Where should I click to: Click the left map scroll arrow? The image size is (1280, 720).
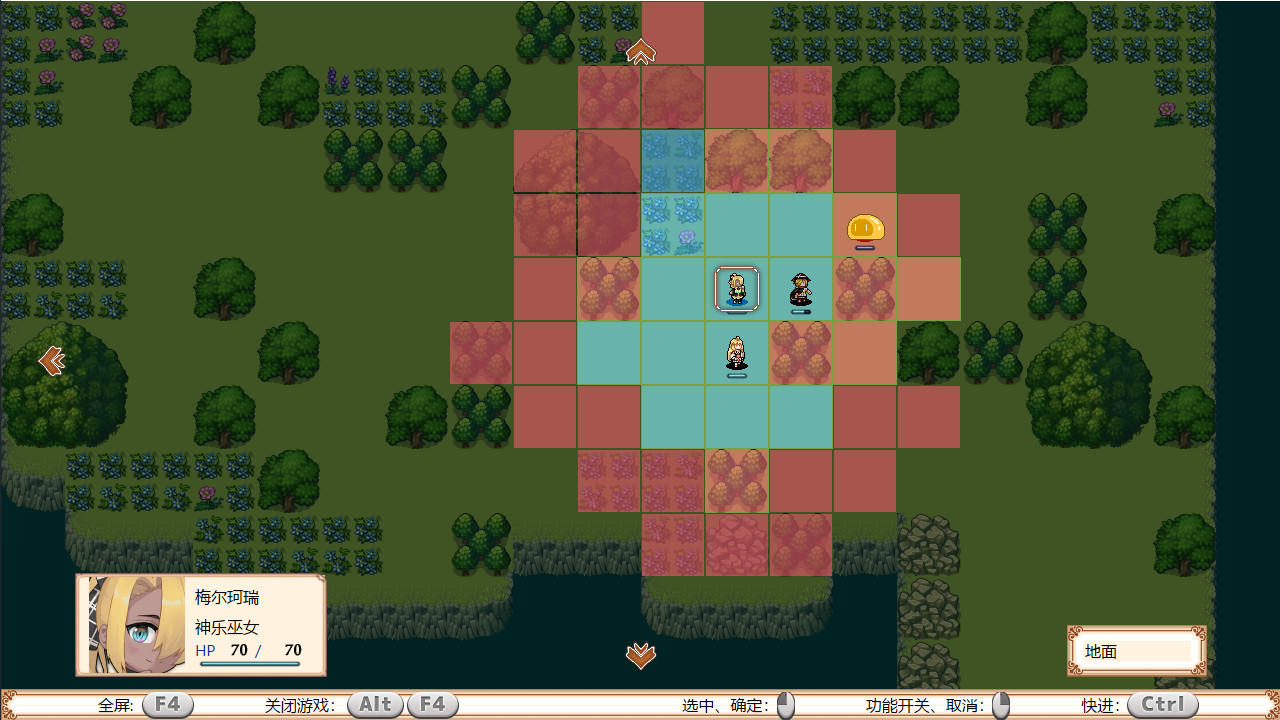point(51,360)
